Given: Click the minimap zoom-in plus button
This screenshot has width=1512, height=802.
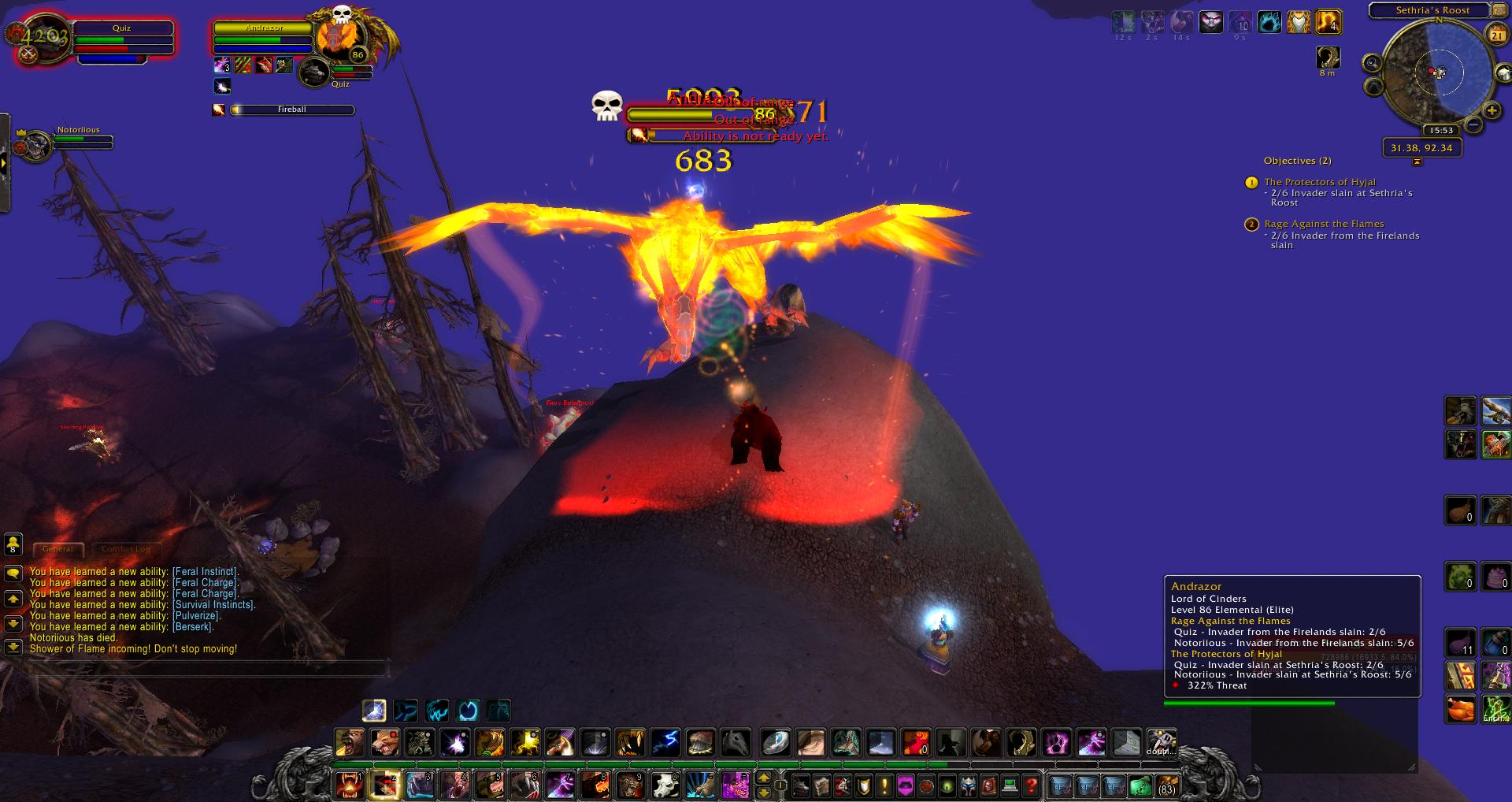Looking at the screenshot, I should coord(1492,111).
